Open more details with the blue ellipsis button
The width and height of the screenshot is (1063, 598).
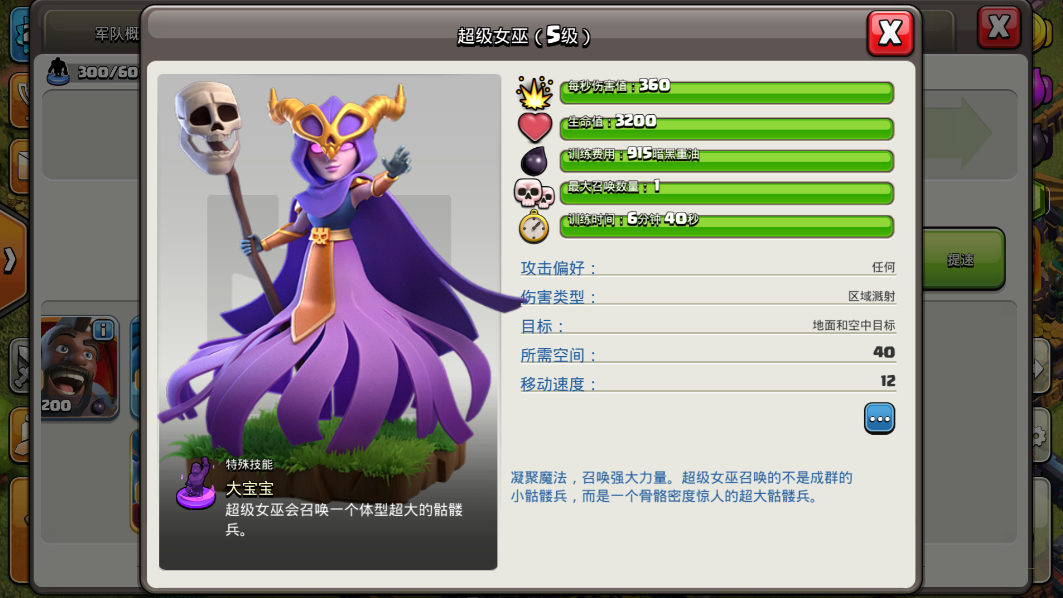tap(879, 418)
